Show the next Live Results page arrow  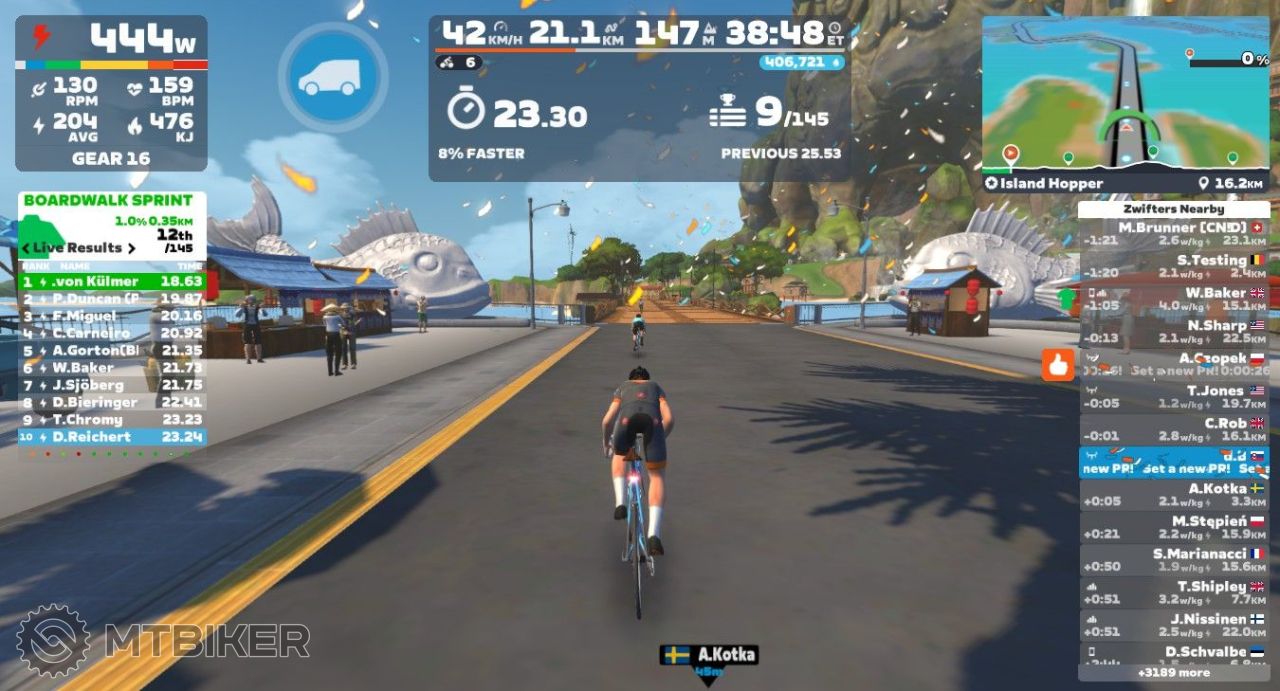click(130, 248)
